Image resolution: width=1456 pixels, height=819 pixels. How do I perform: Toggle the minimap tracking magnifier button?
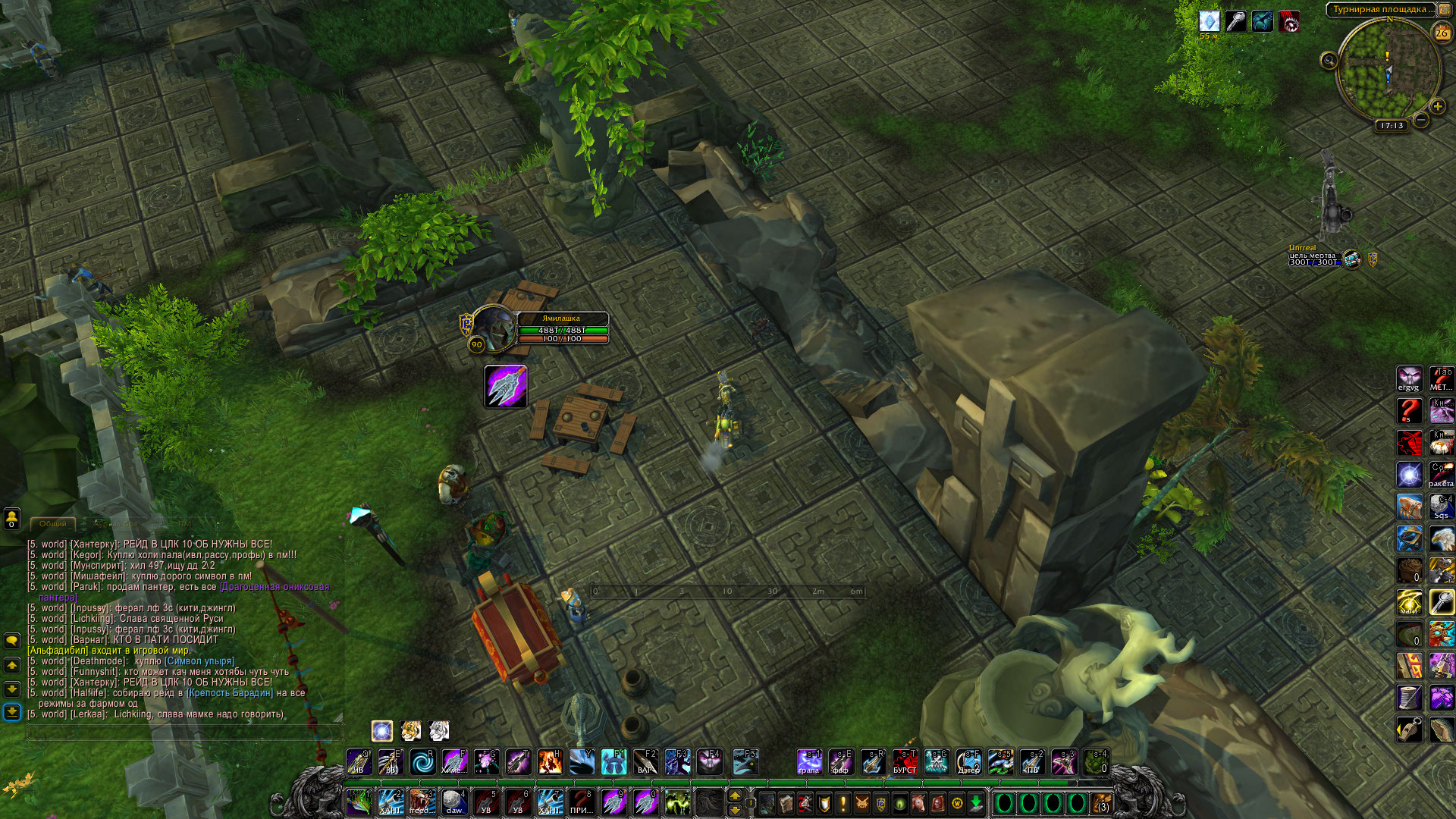1329,61
